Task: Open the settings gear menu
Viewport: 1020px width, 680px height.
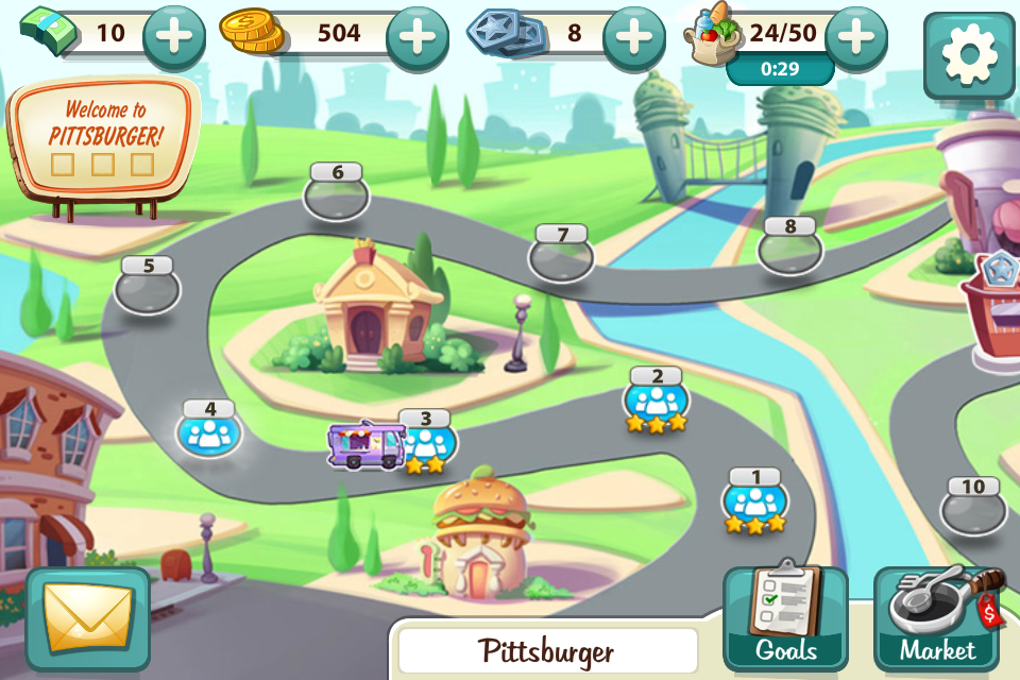Action: pos(968,55)
